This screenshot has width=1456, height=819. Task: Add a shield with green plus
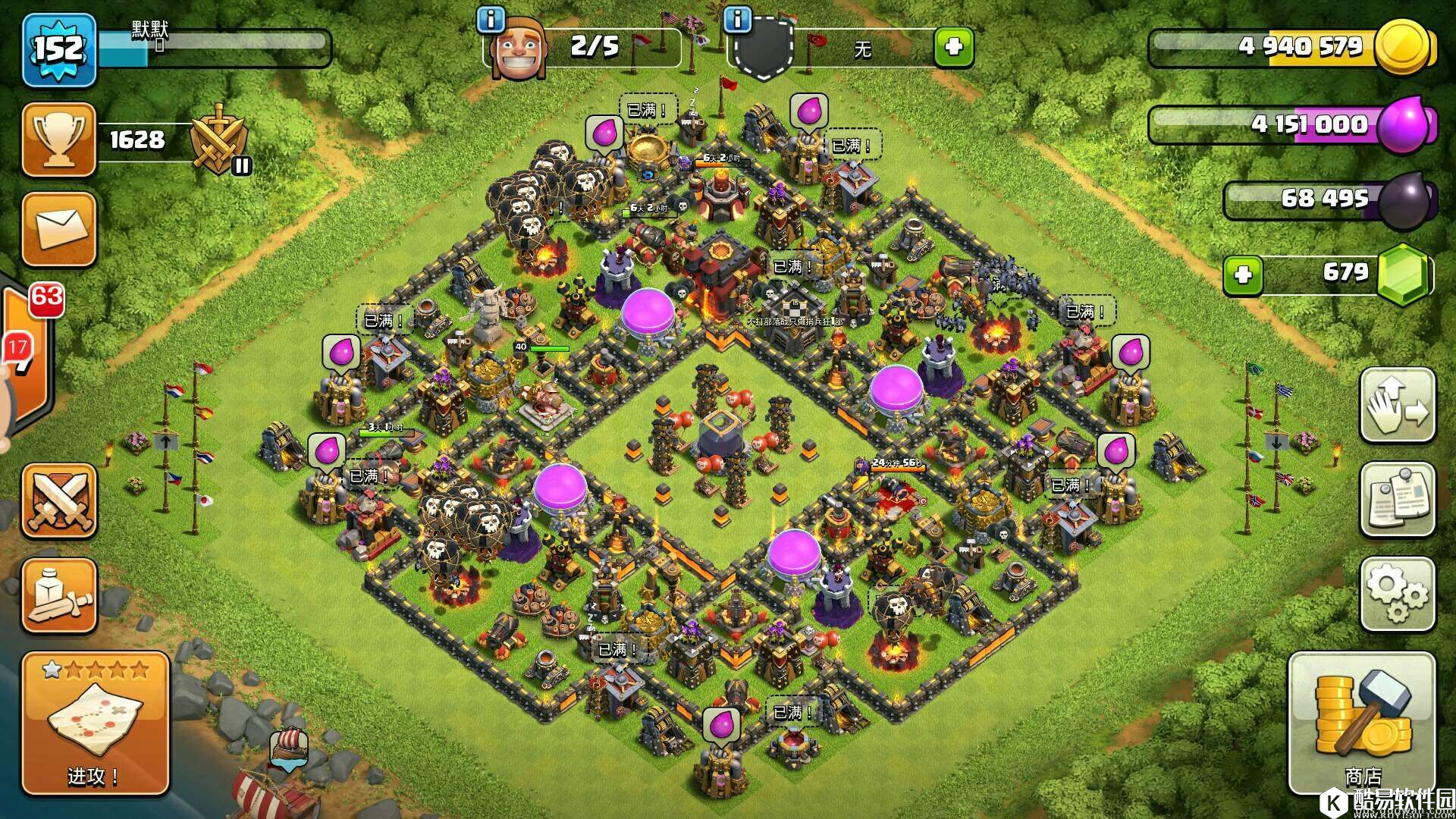coord(953,48)
